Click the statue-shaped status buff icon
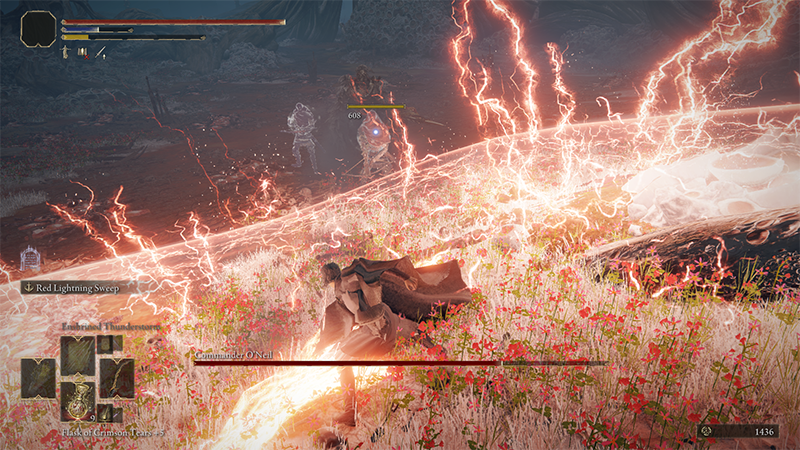 [x=67, y=51]
